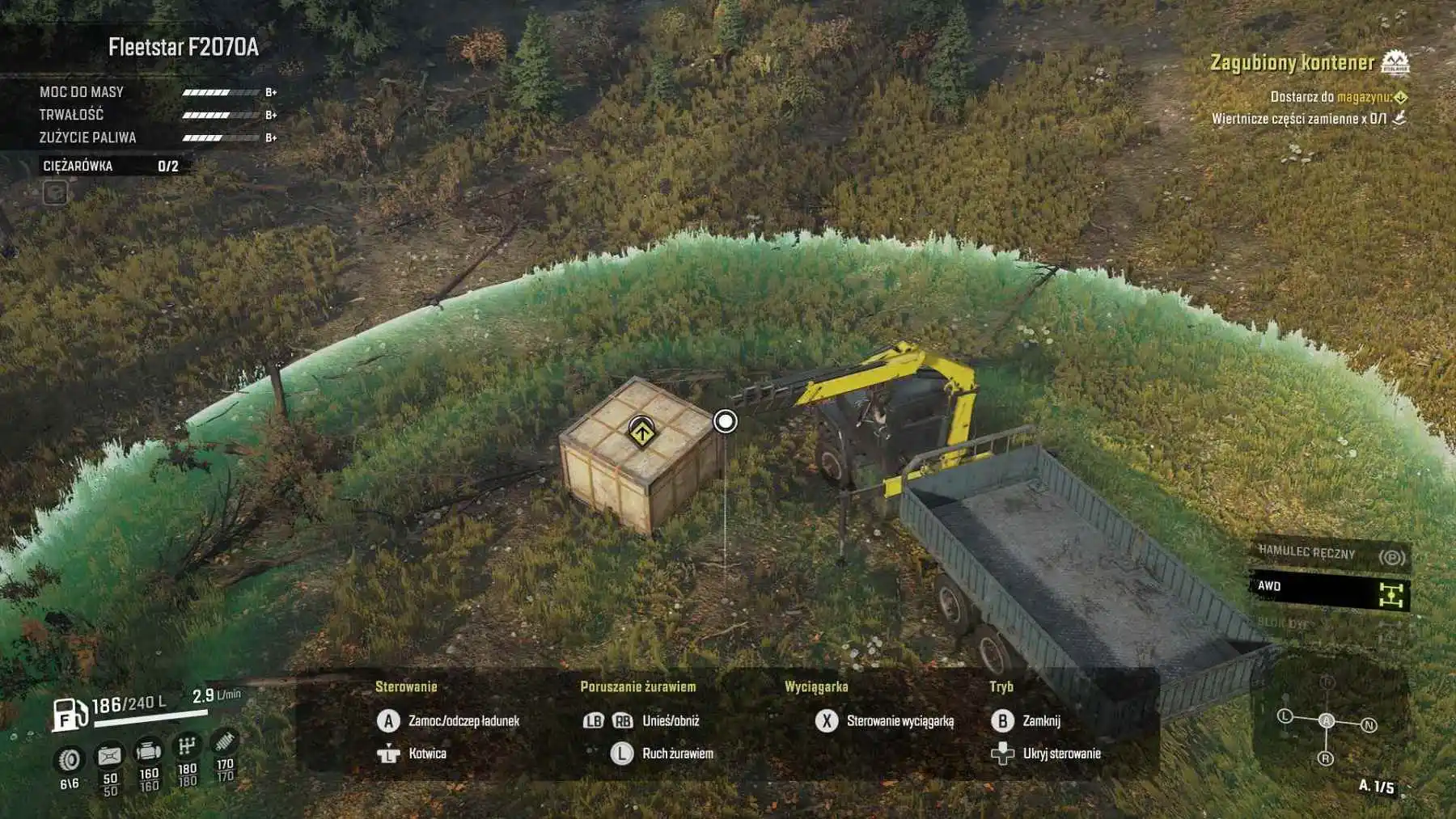Click the gearbox condition icon
Image resolution: width=1456 pixels, height=819 pixels.
(x=187, y=745)
